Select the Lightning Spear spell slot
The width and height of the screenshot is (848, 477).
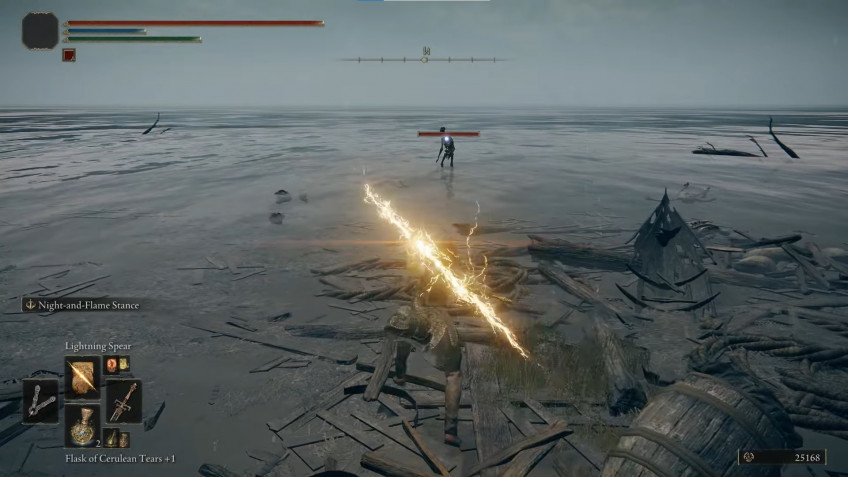click(82, 376)
